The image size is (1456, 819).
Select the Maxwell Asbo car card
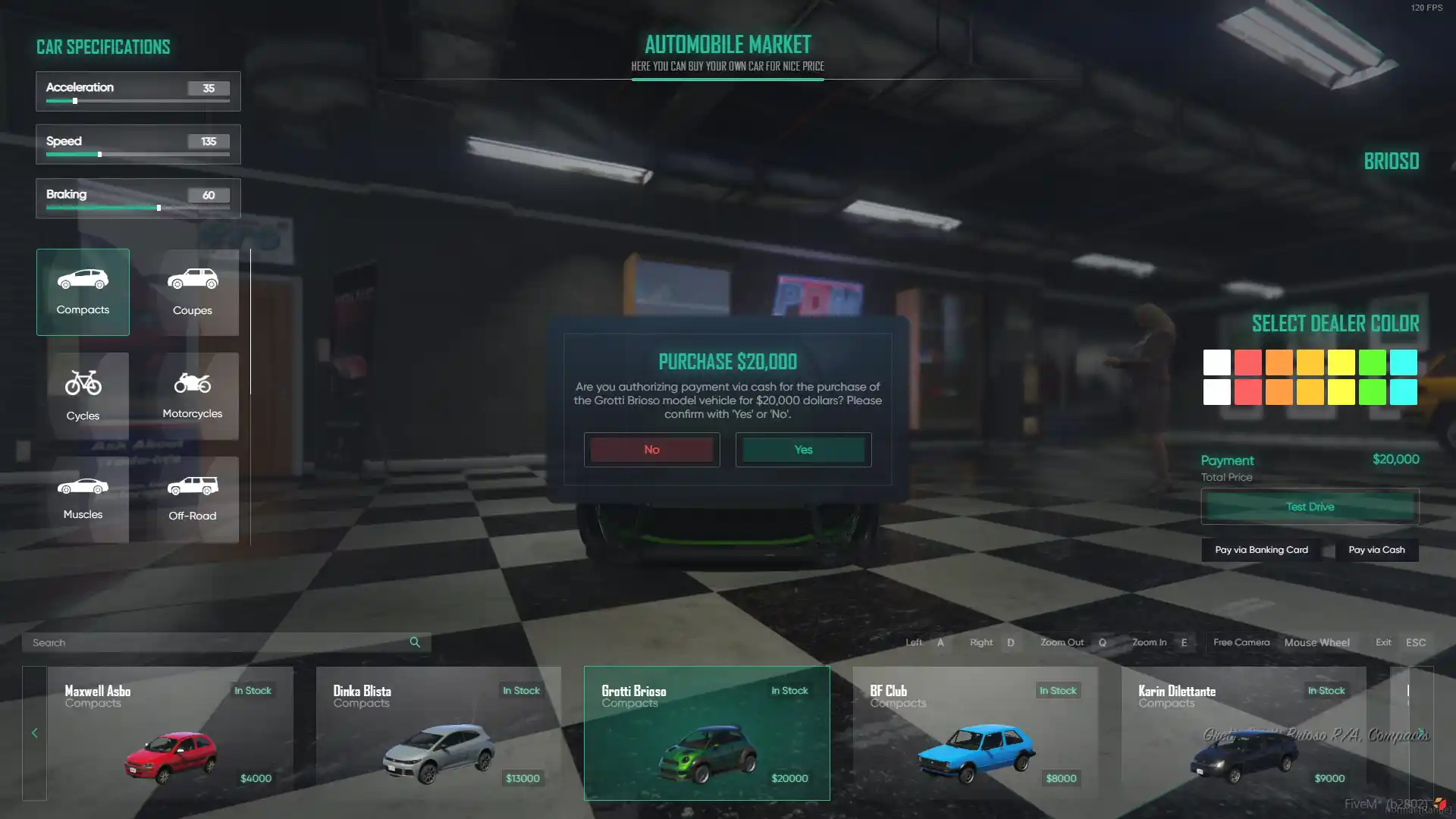pos(170,733)
